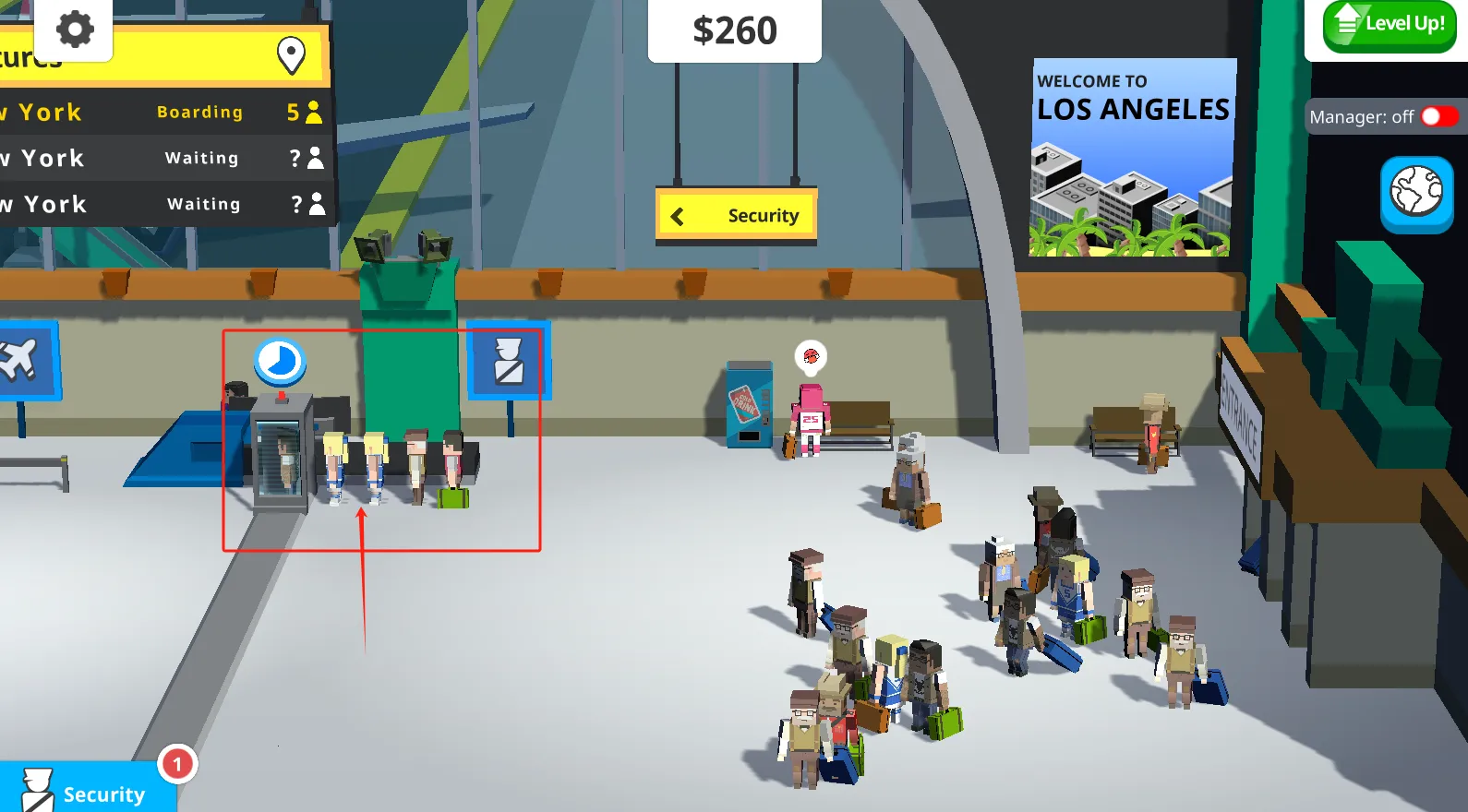Click the hanging Security sign
This screenshot has height=812, width=1468.
(736, 216)
